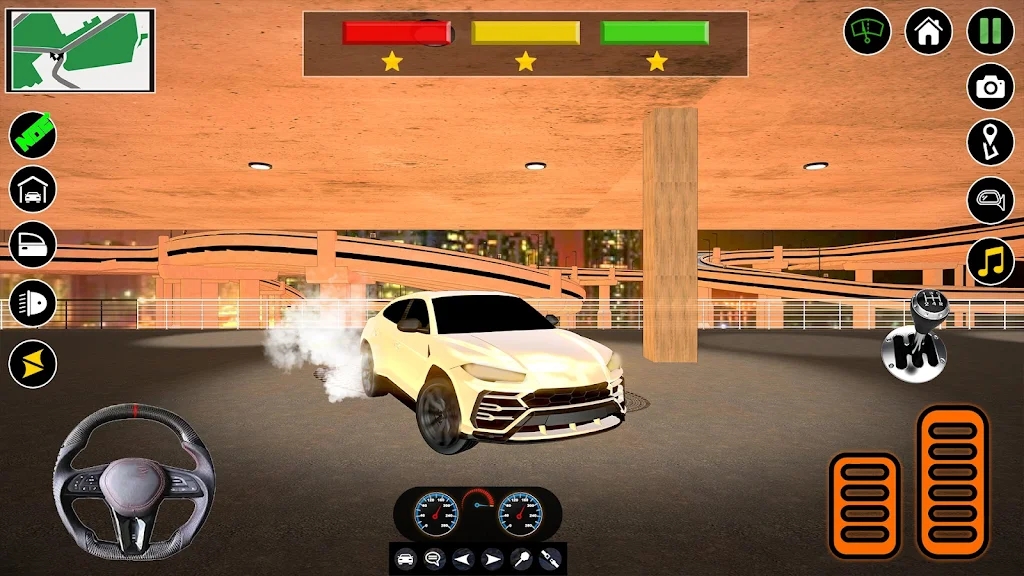Viewport: 1024px width, 576px height.
Task: Tap the short brake pedal
Action: (x=863, y=504)
